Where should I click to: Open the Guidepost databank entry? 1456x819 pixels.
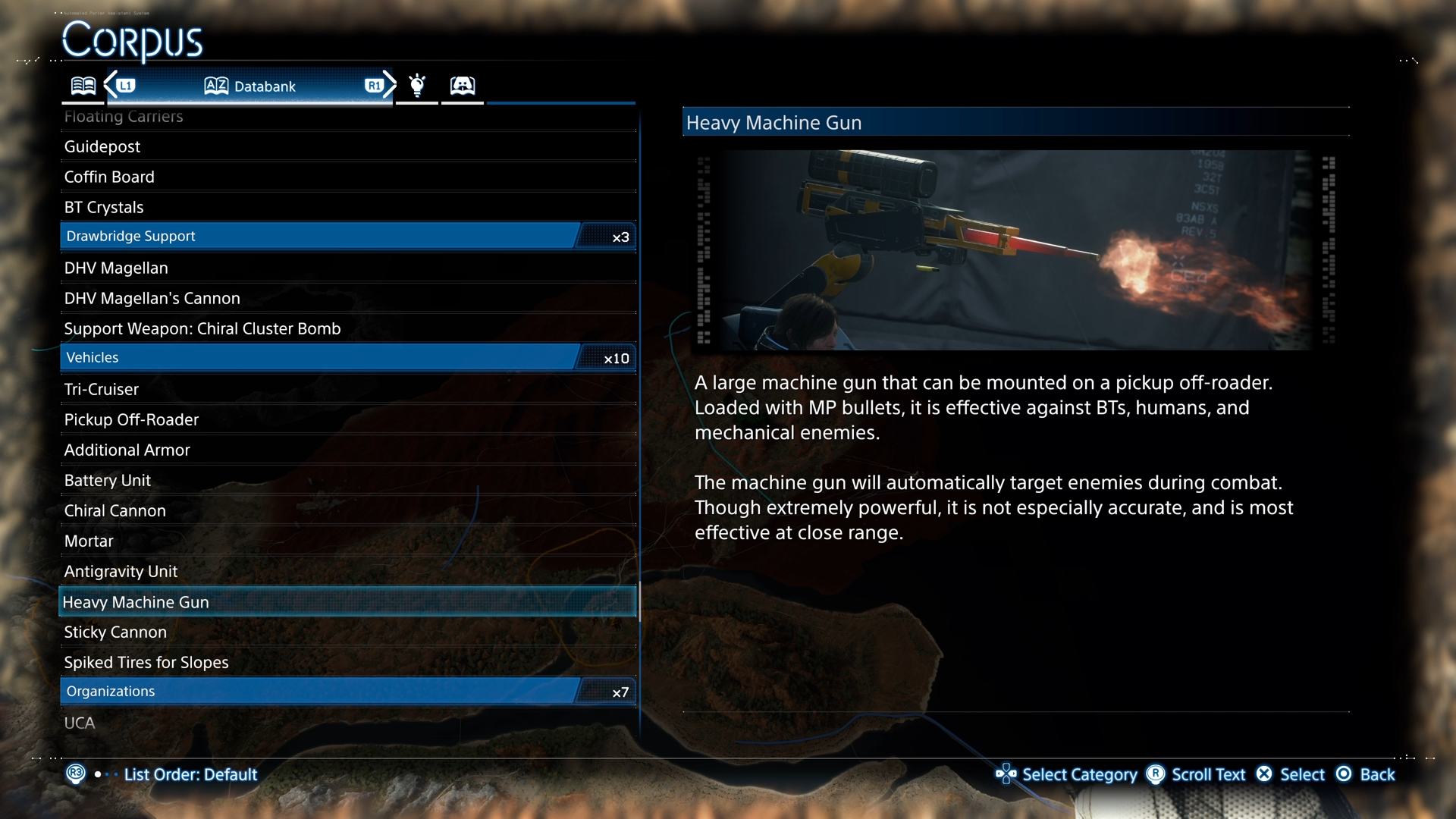coord(102,146)
